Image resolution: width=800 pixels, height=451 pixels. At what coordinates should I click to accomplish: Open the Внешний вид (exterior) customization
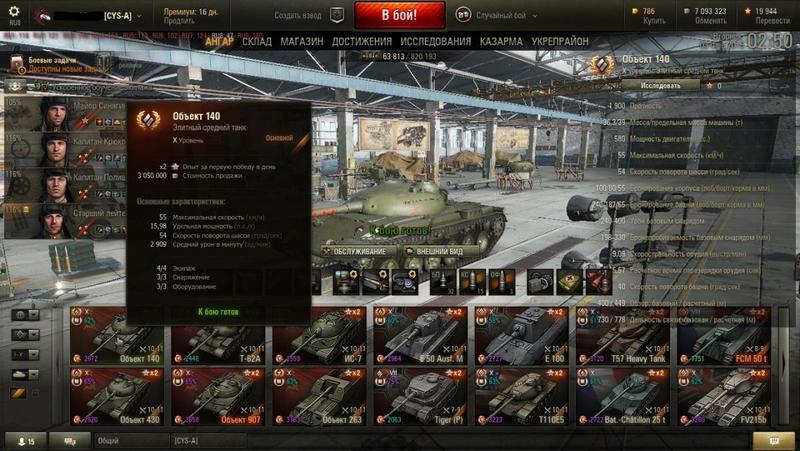[435, 250]
